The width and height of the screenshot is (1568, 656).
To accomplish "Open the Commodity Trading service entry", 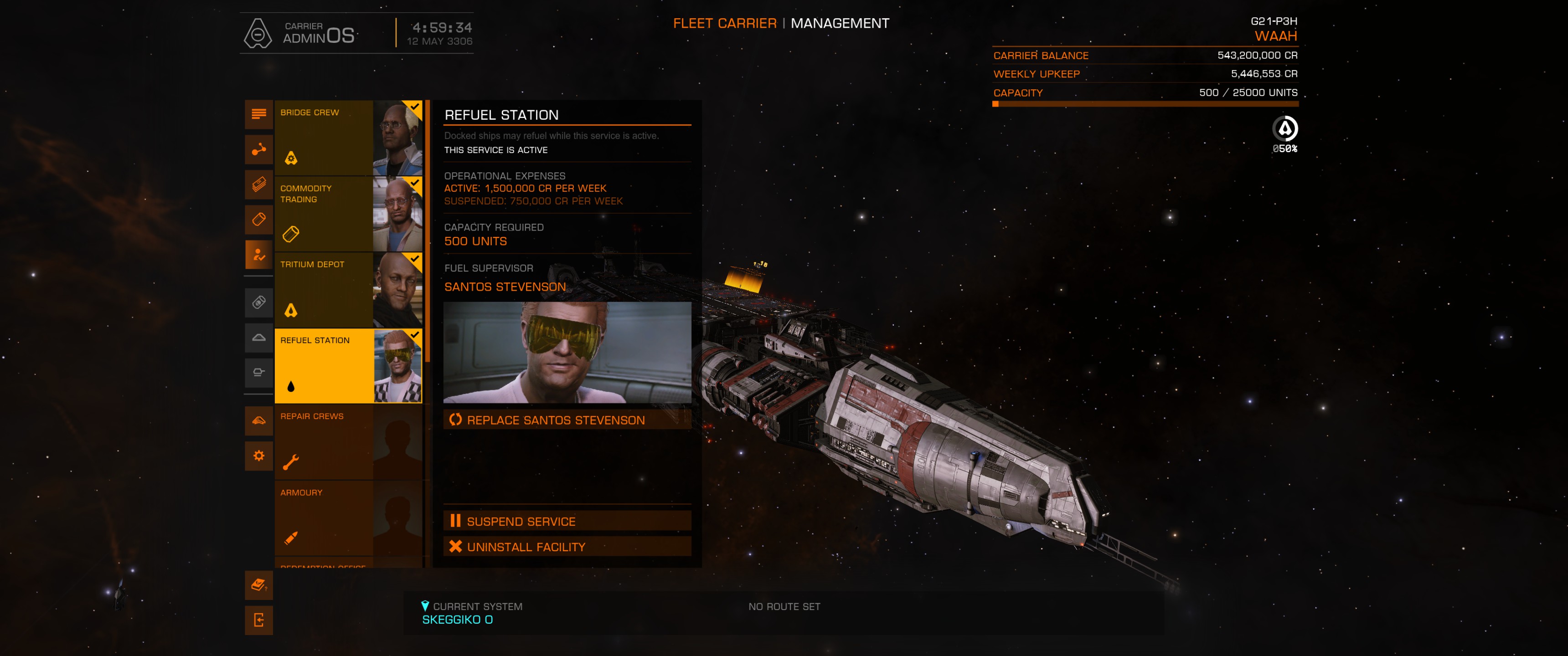I will 348,214.
